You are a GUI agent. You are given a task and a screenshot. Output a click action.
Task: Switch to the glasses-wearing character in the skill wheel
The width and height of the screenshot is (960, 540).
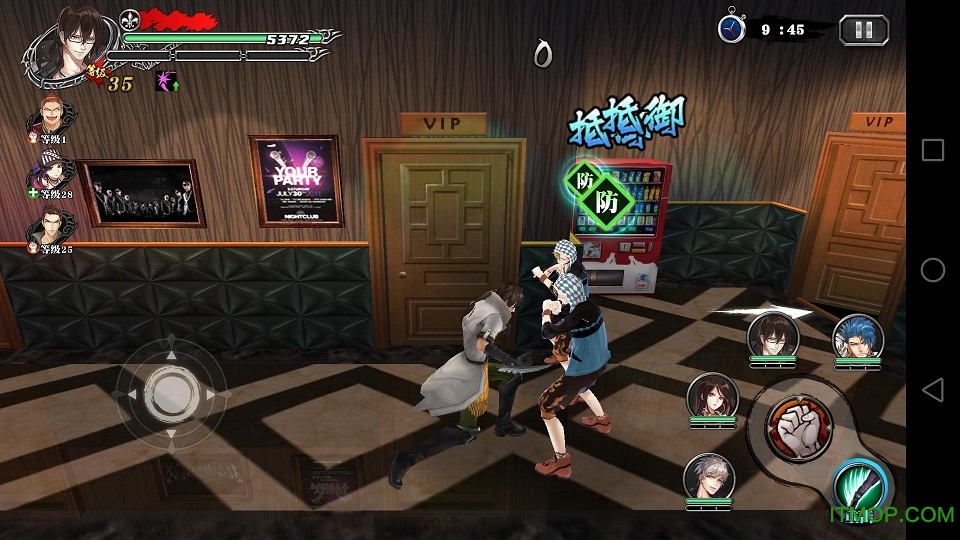click(x=771, y=334)
